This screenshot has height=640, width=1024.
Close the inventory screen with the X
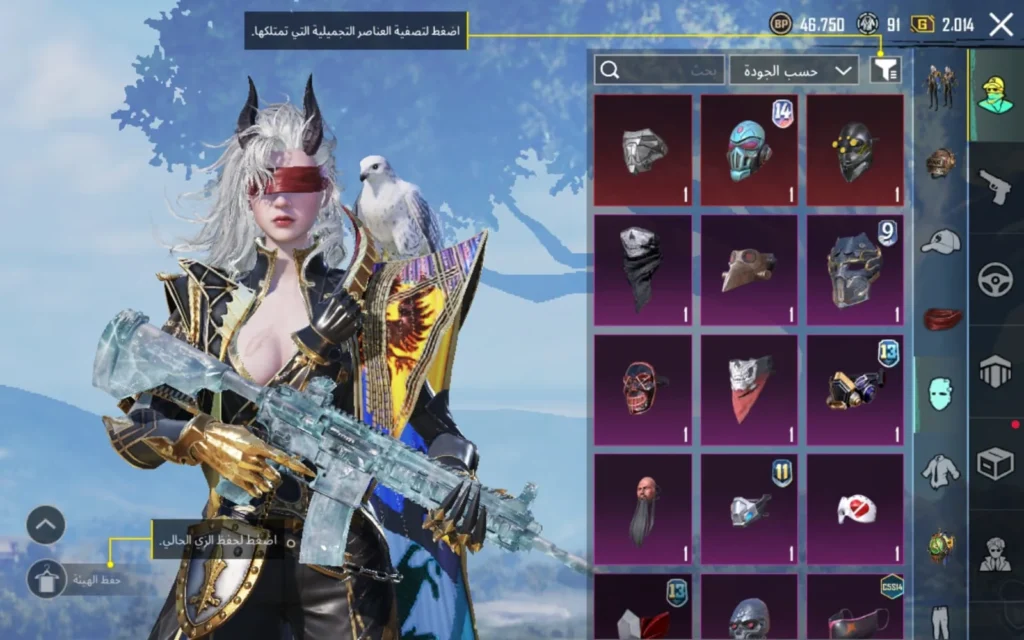(1000, 25)
